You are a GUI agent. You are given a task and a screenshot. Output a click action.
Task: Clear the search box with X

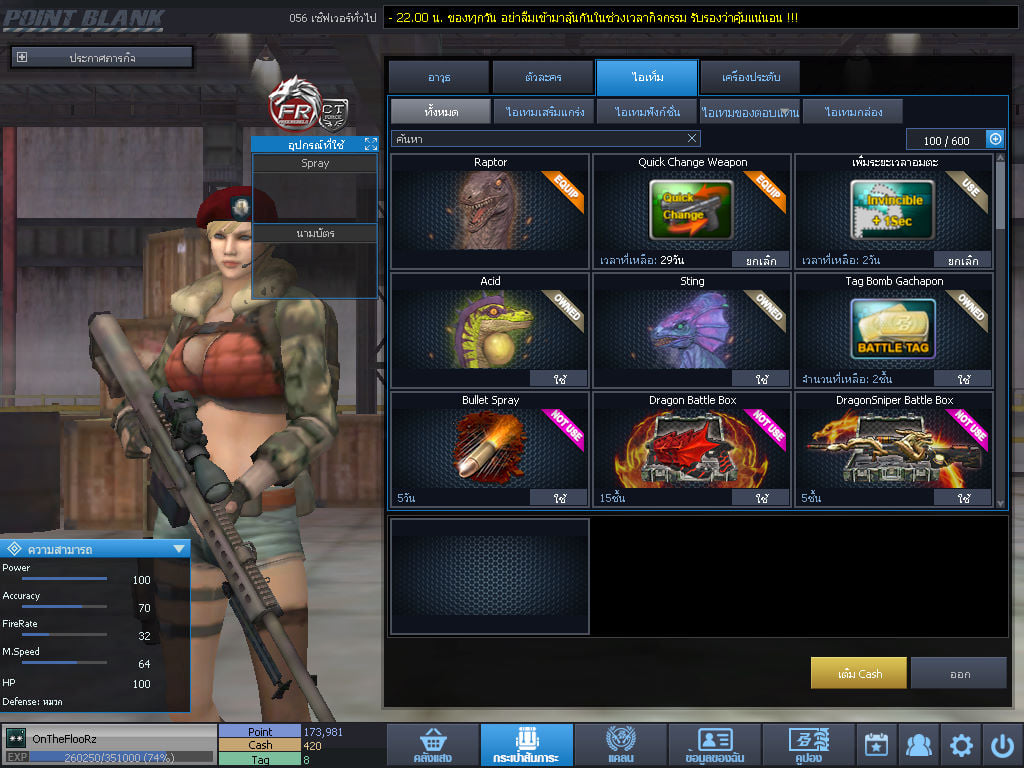[x=692, y=139]
